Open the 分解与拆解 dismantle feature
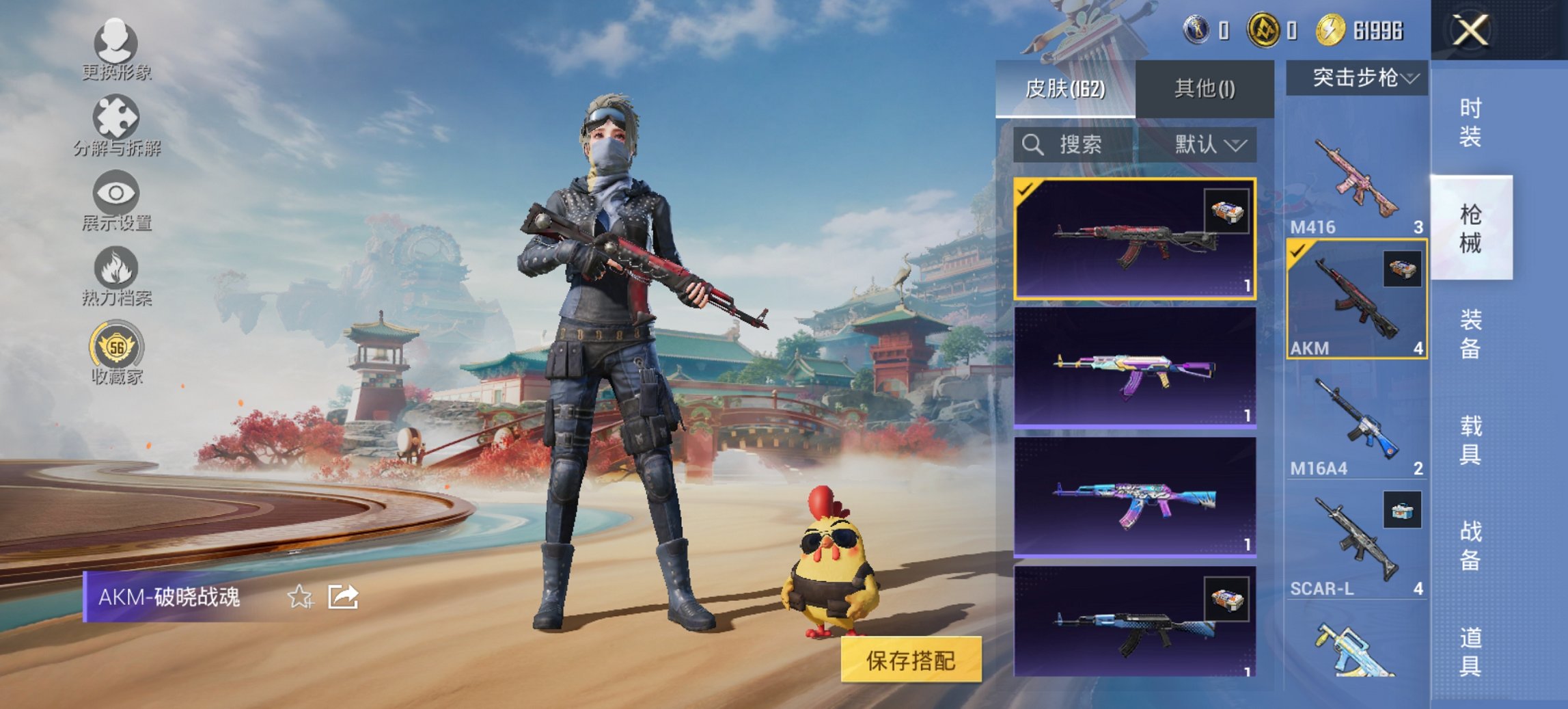1568x709 pixels. (x=116, y=124)
